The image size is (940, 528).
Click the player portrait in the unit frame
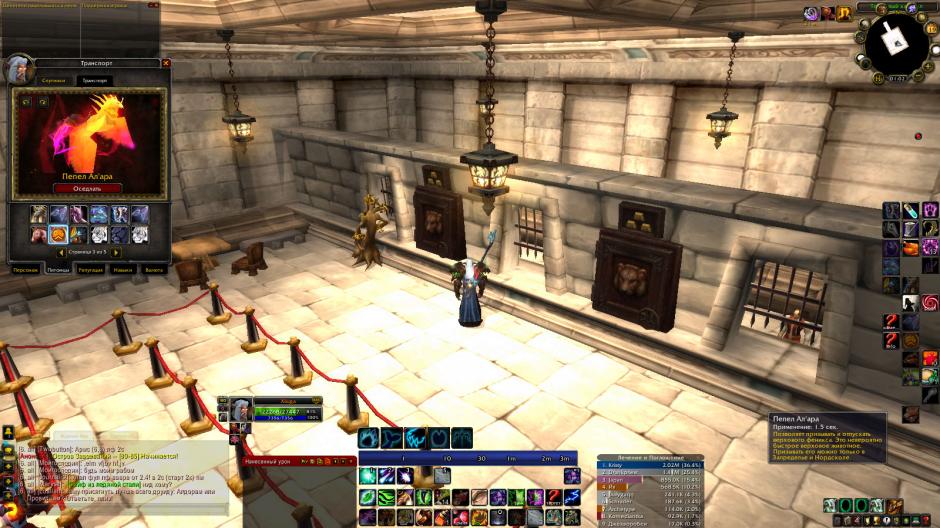(243, 411)
